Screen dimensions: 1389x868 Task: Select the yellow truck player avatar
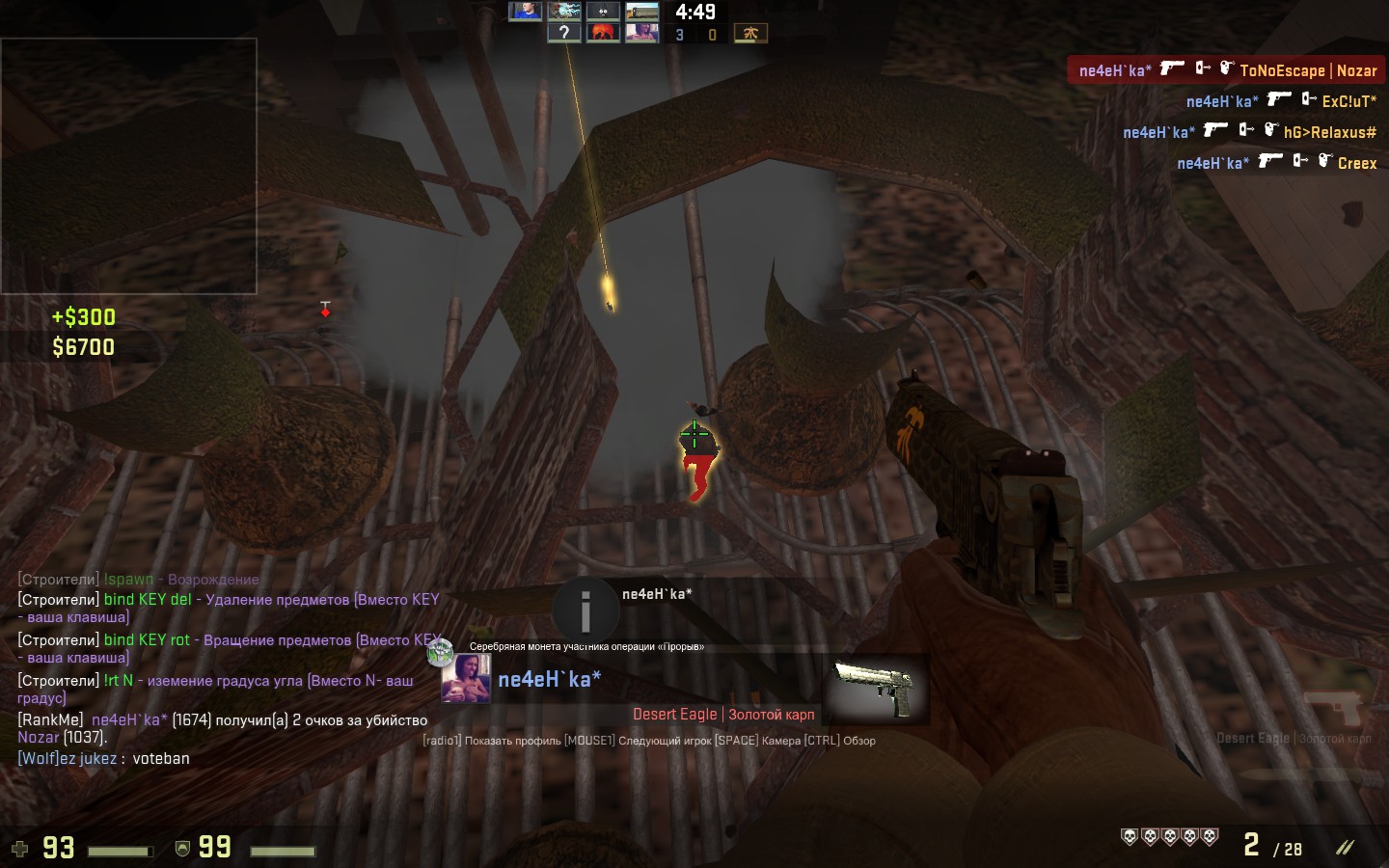click(x=641, y=11)
